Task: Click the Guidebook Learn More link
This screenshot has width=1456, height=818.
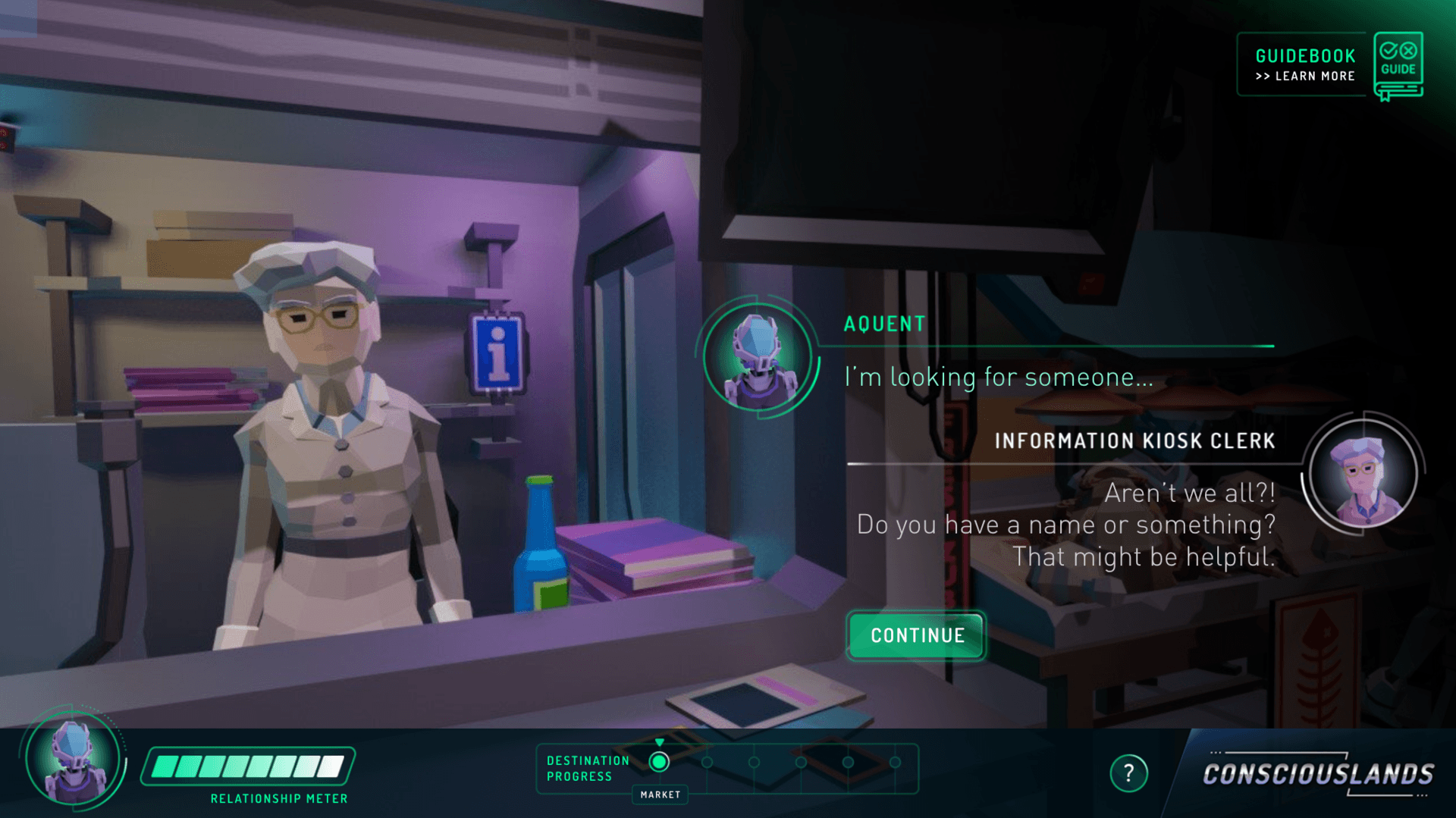Action: [x=1304, y=76]
